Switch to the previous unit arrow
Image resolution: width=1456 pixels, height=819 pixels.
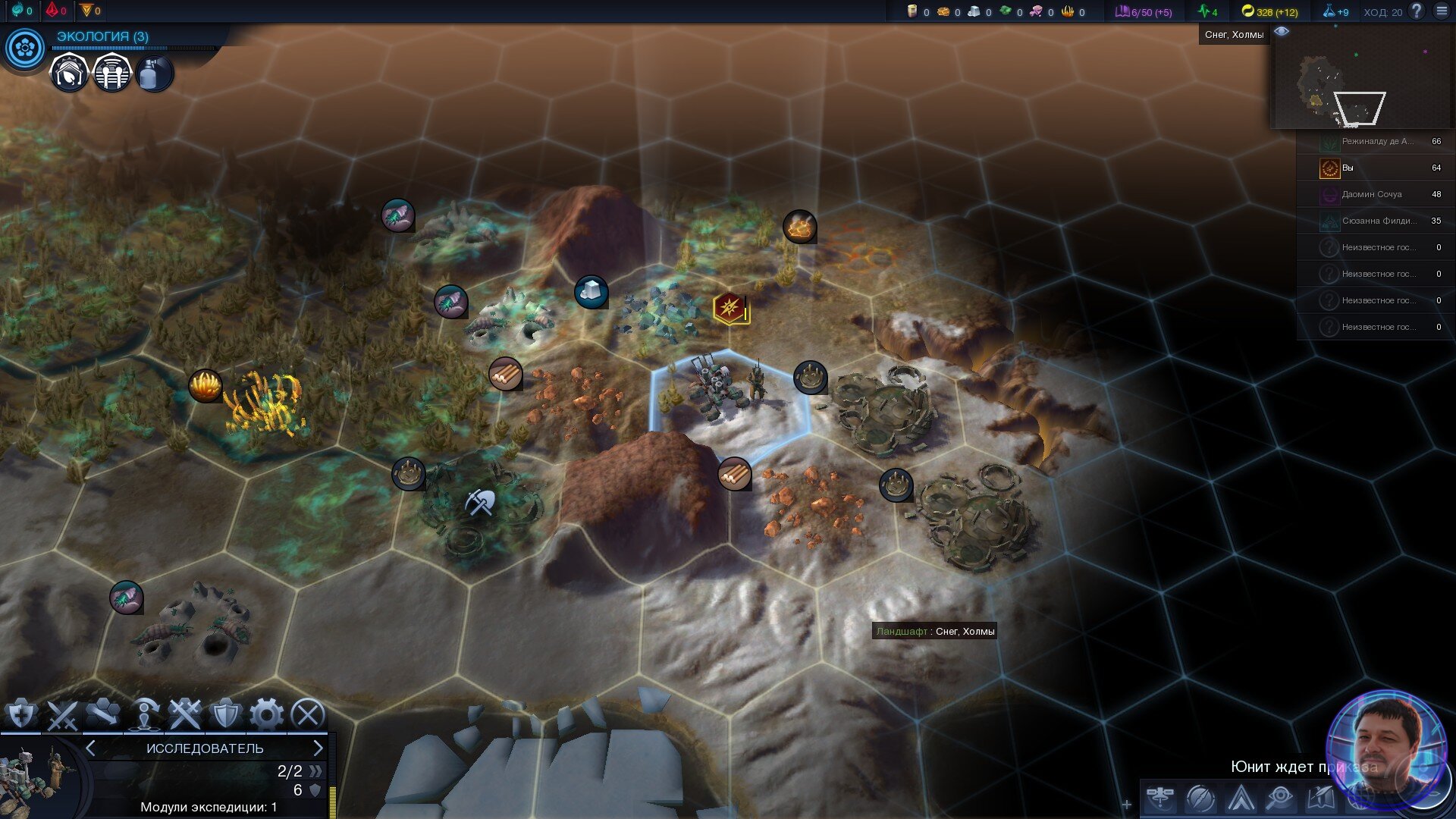(x=90, y=748)
